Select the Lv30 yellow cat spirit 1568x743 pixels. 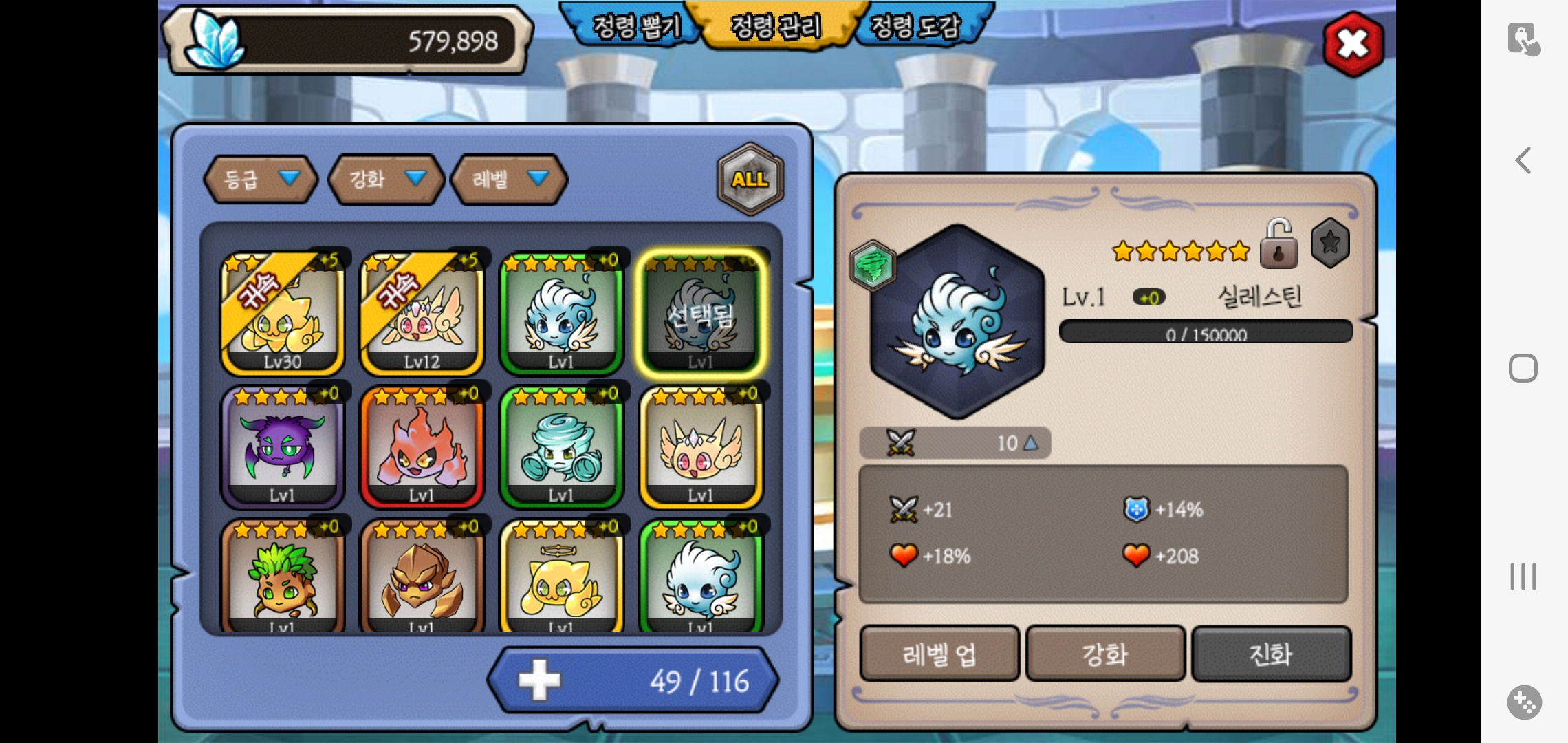(282, 313)
